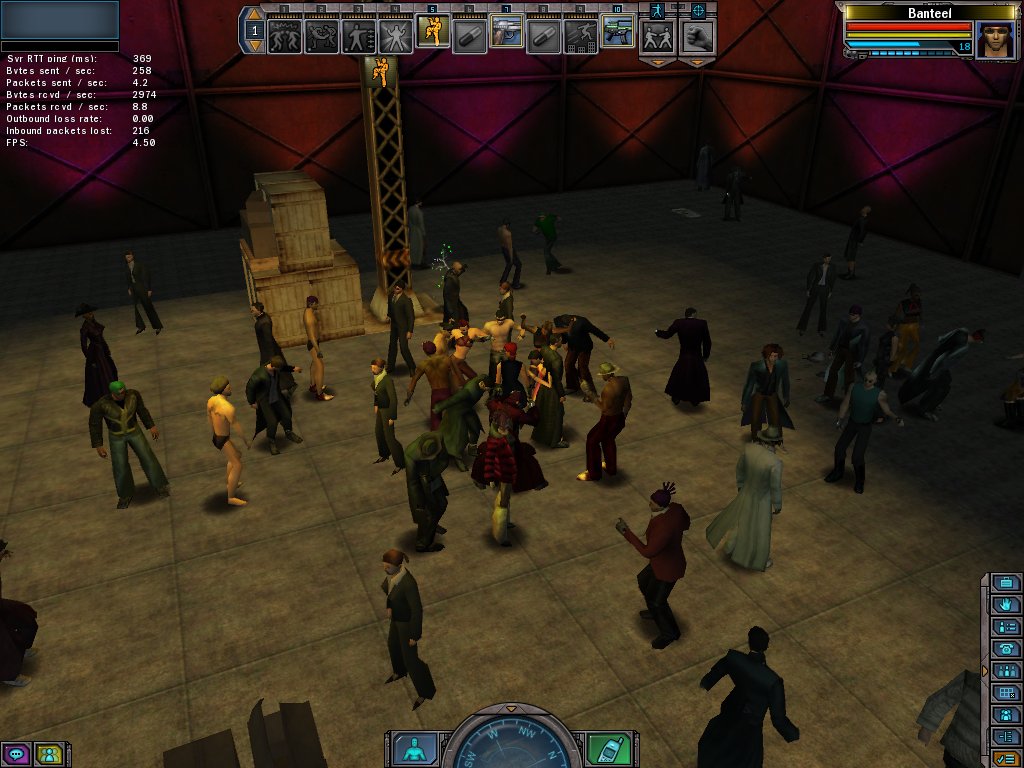
Task: Open the yellow buddy list button
Action: (48, 753)
